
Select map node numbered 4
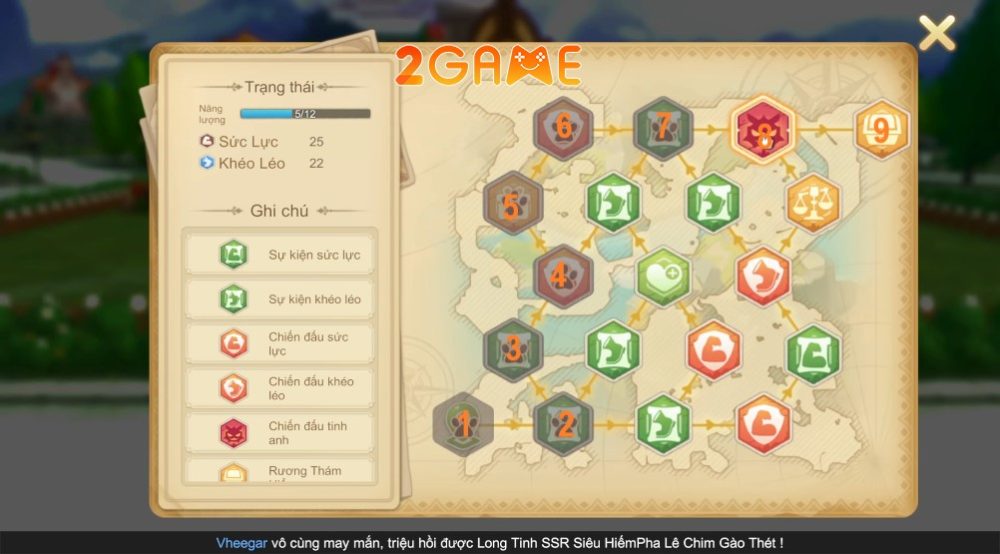[563, 275]
